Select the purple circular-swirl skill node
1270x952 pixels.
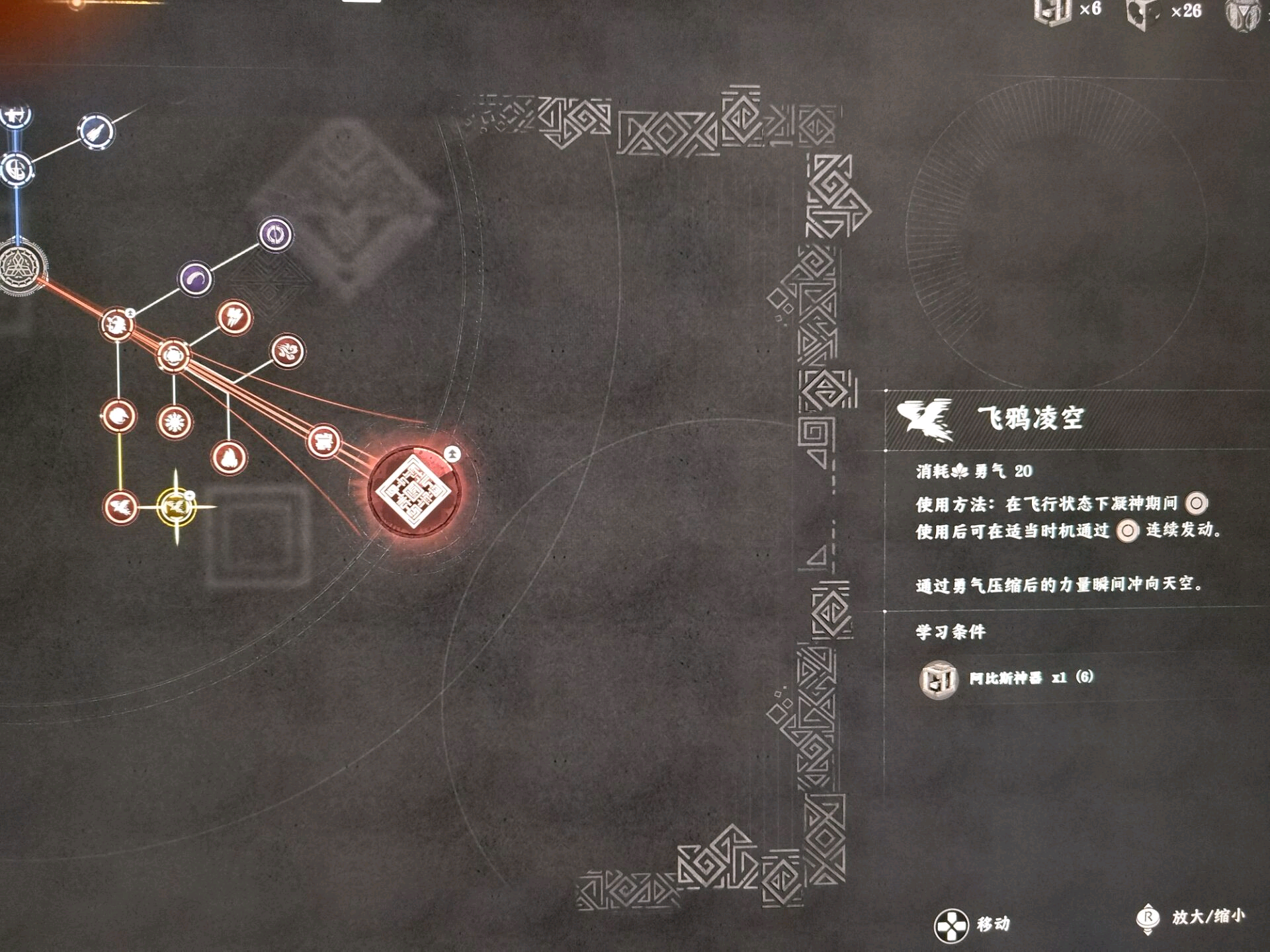tap(275, 234)
